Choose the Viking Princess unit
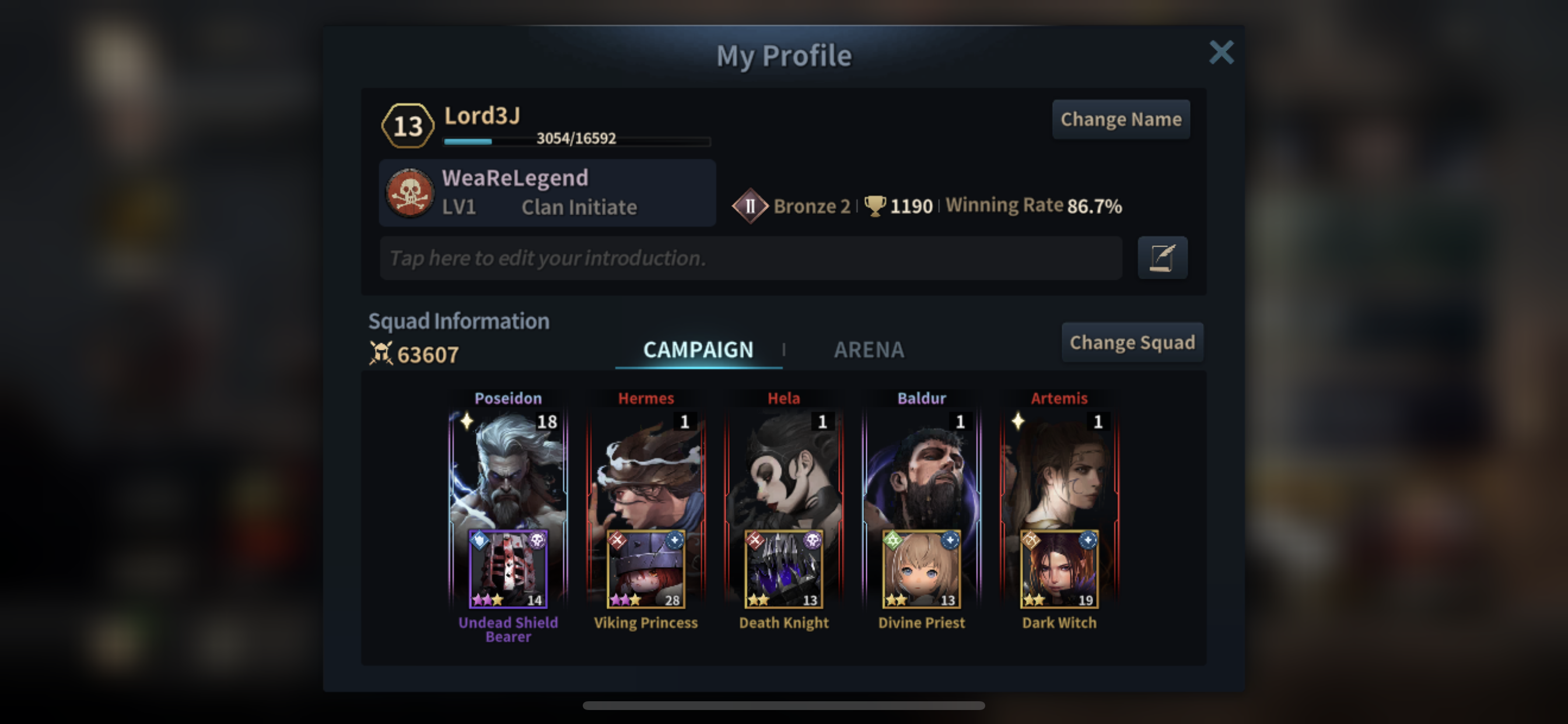Viewport: 1568px width, 724px height. [x=646, y=570]
